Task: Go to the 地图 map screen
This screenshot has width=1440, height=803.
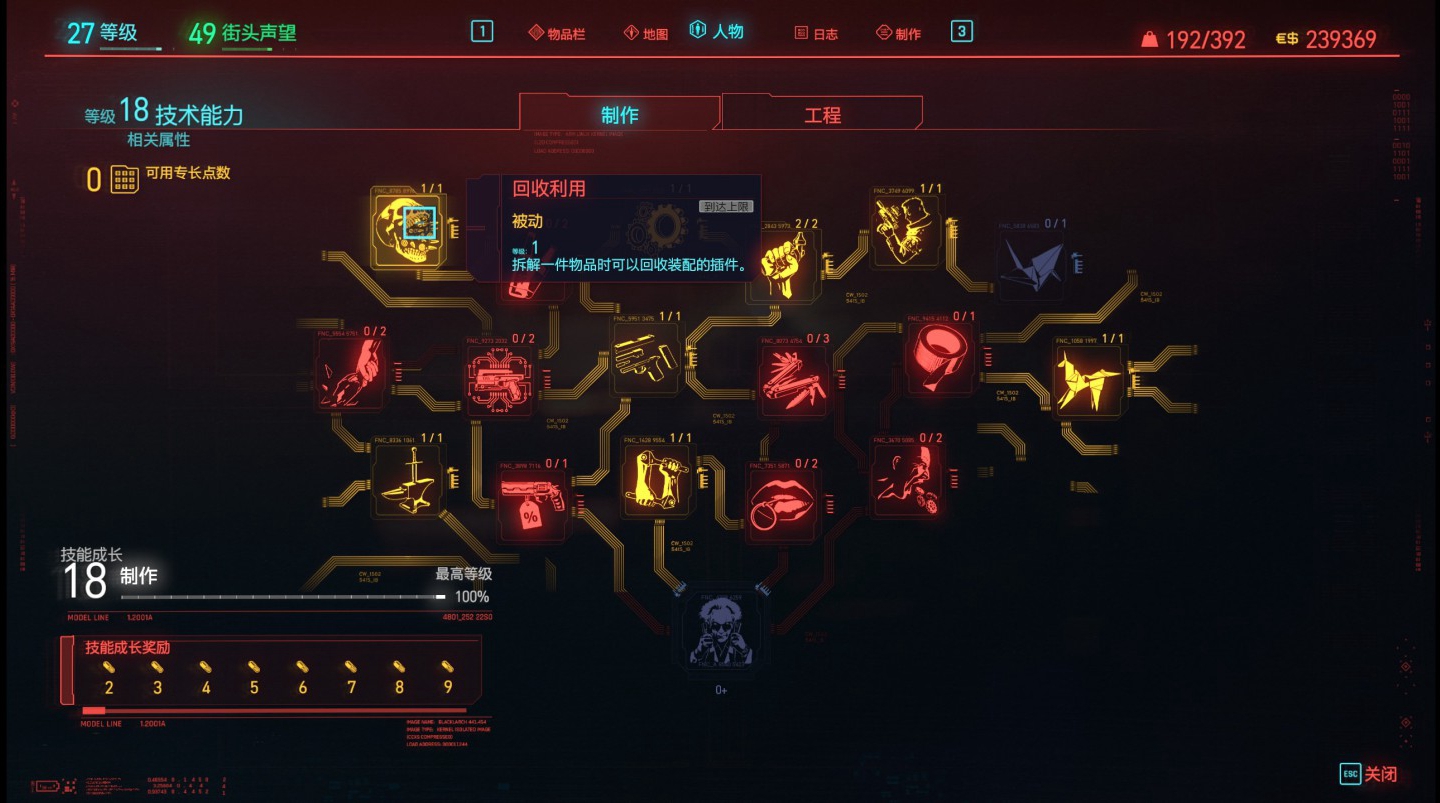Action: coord(645,34)
